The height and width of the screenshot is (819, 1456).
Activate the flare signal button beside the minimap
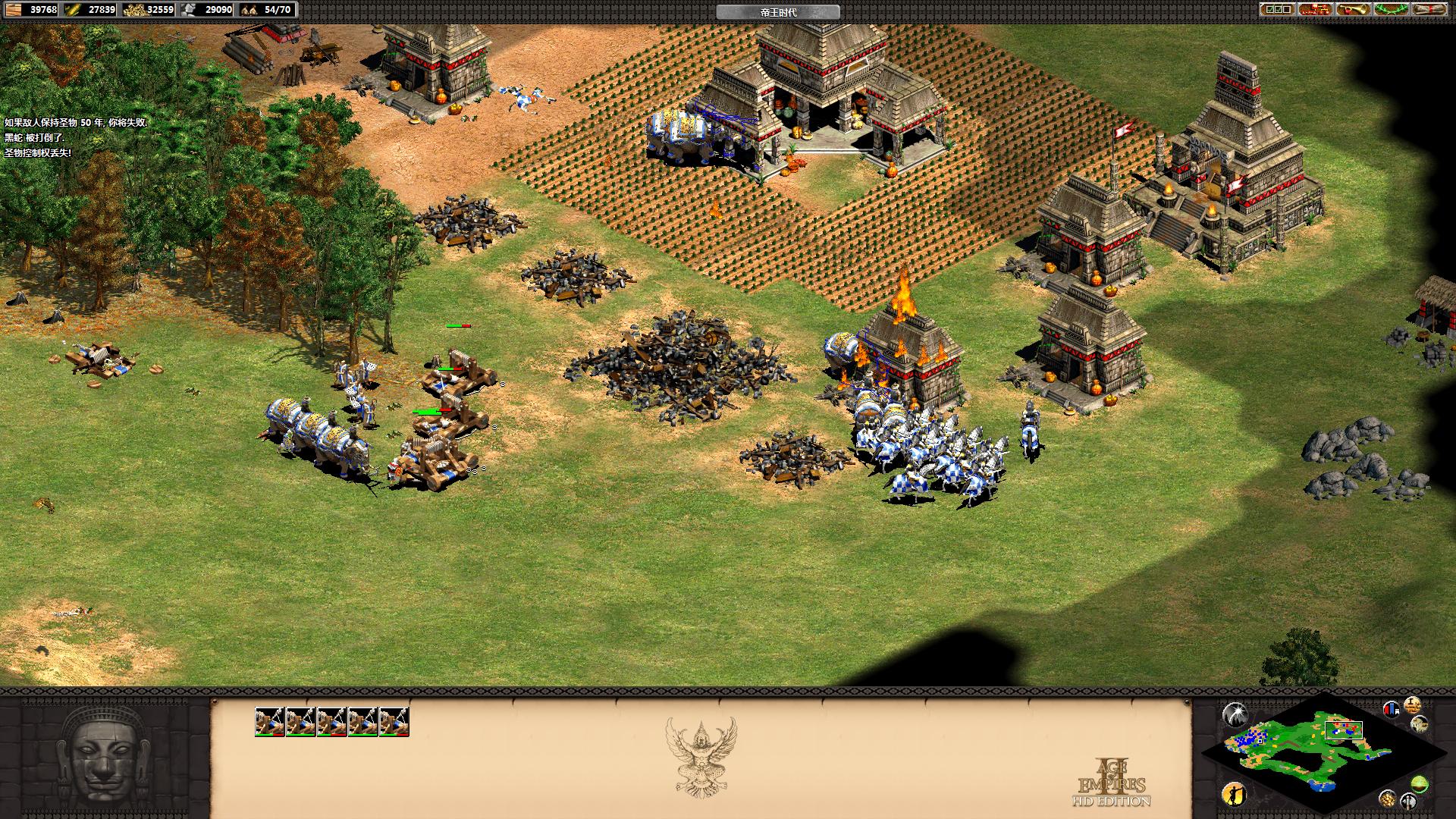coord(1235,714)
